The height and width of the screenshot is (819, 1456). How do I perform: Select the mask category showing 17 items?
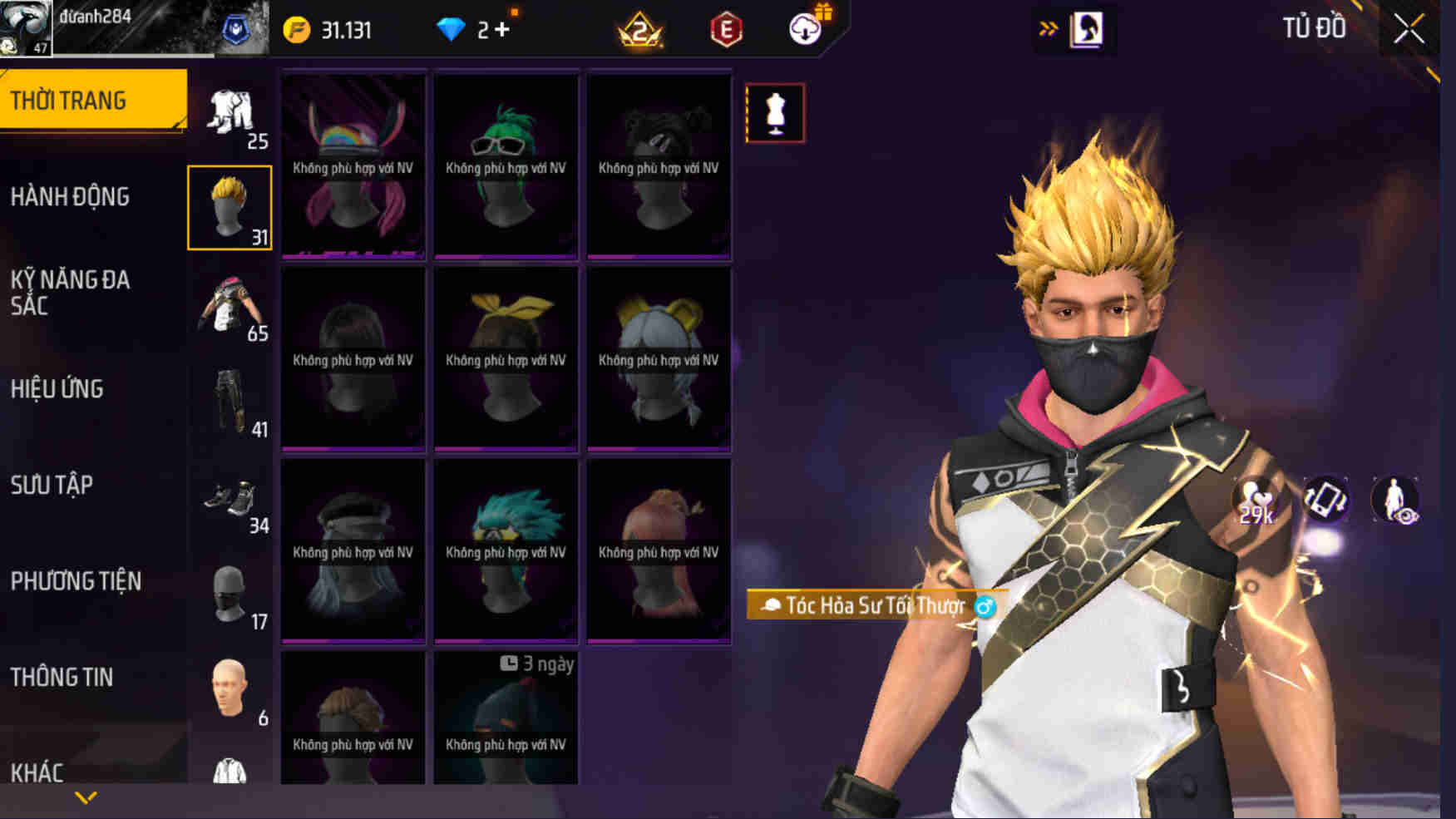[231, 595]
